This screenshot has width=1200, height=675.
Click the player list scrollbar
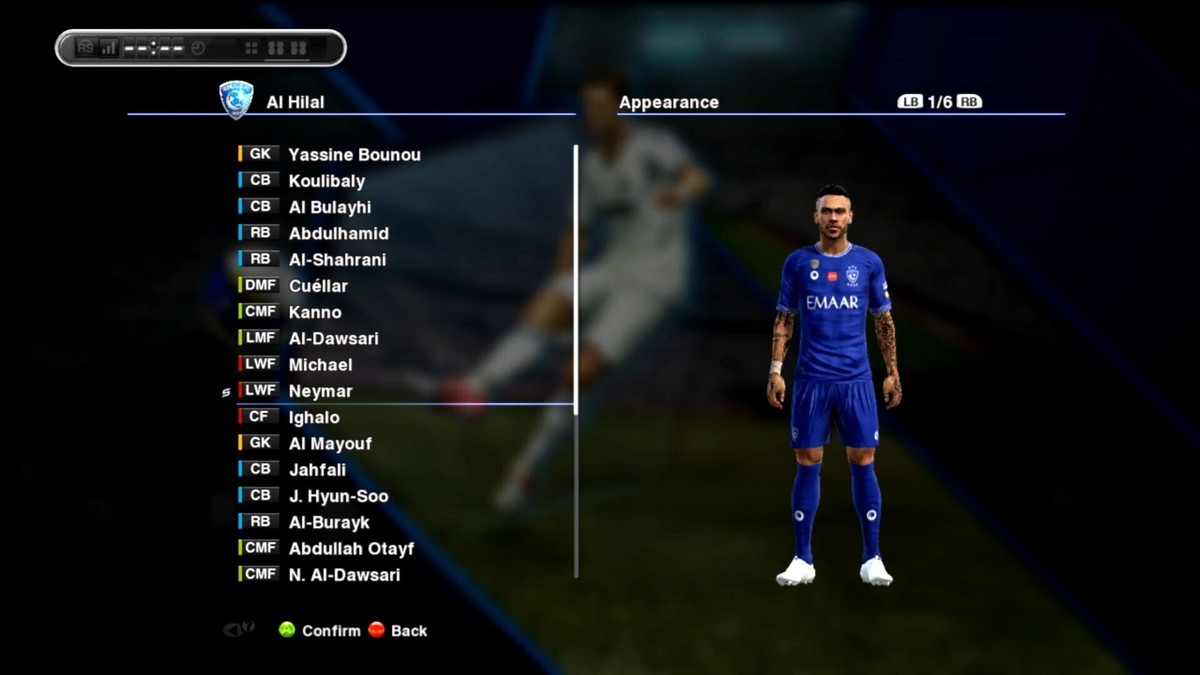pos(576,360)
